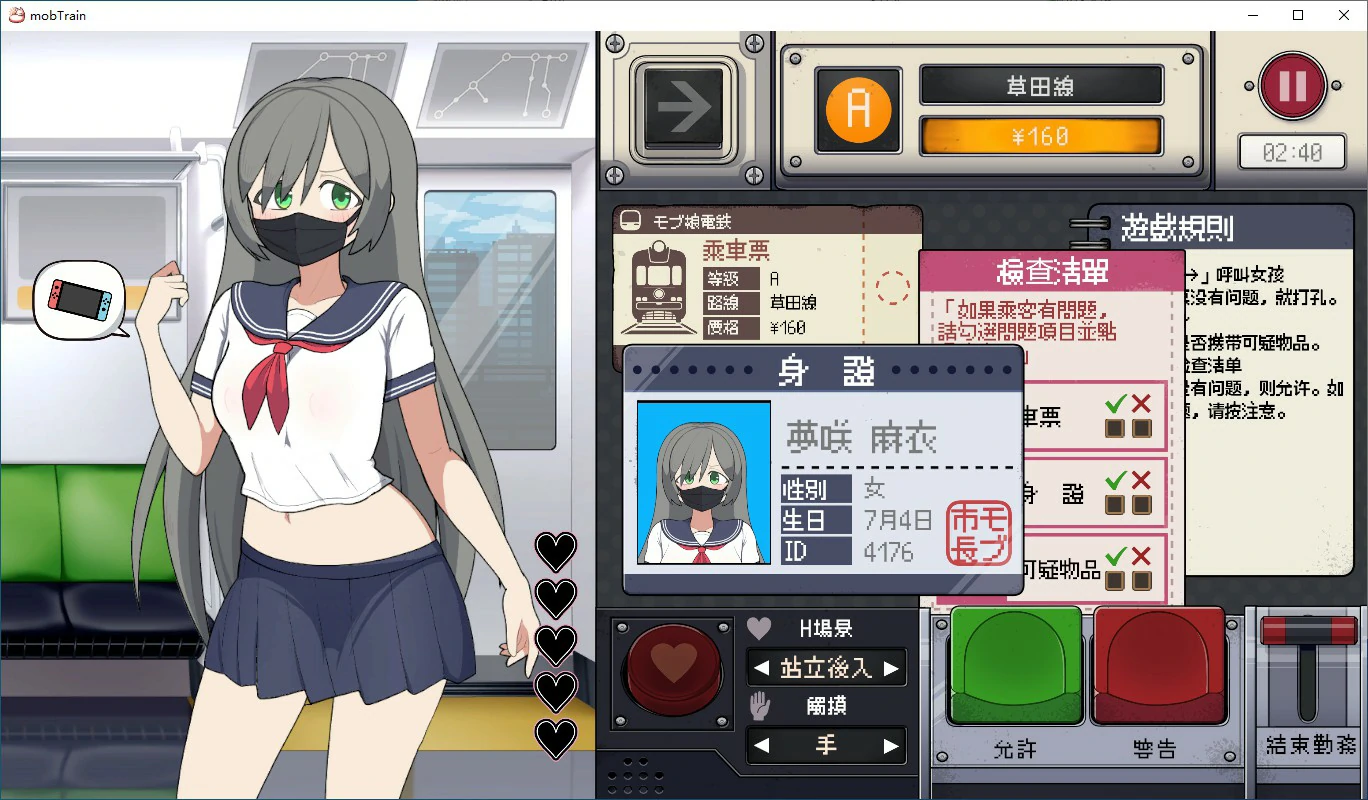Issue a warning with the red 警告 button
The height and width of the screenshot is (800, 1368).
coord(1160,665)
